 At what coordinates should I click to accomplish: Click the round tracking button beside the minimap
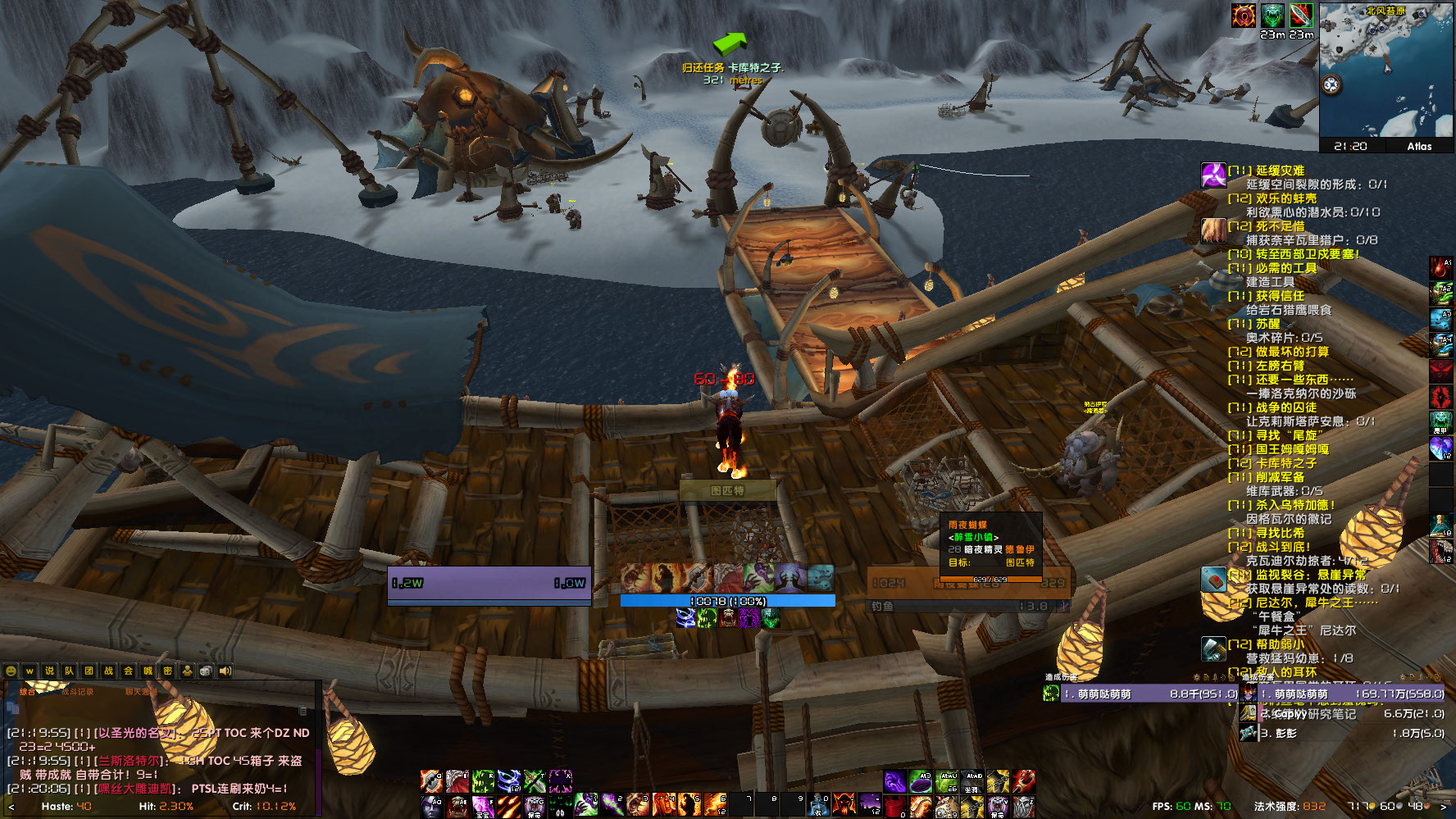point(1331,84)
